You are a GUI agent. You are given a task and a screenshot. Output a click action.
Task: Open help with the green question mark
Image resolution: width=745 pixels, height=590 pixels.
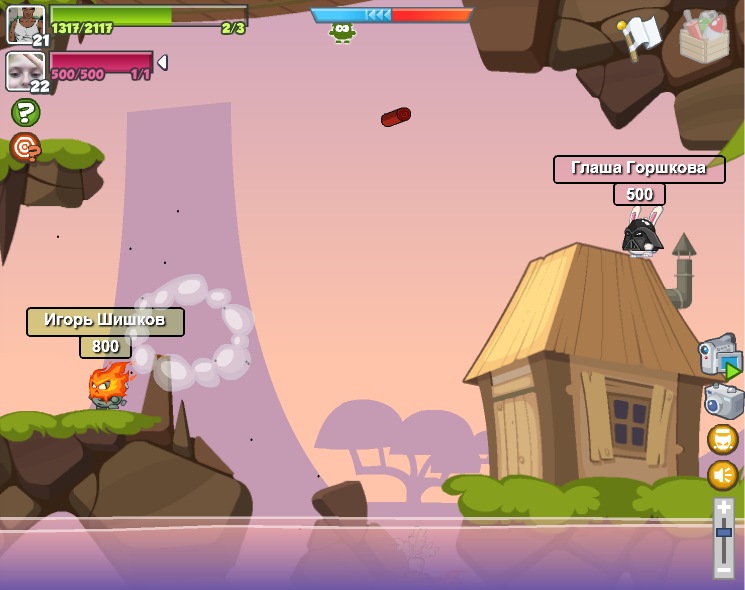[25, 112]
